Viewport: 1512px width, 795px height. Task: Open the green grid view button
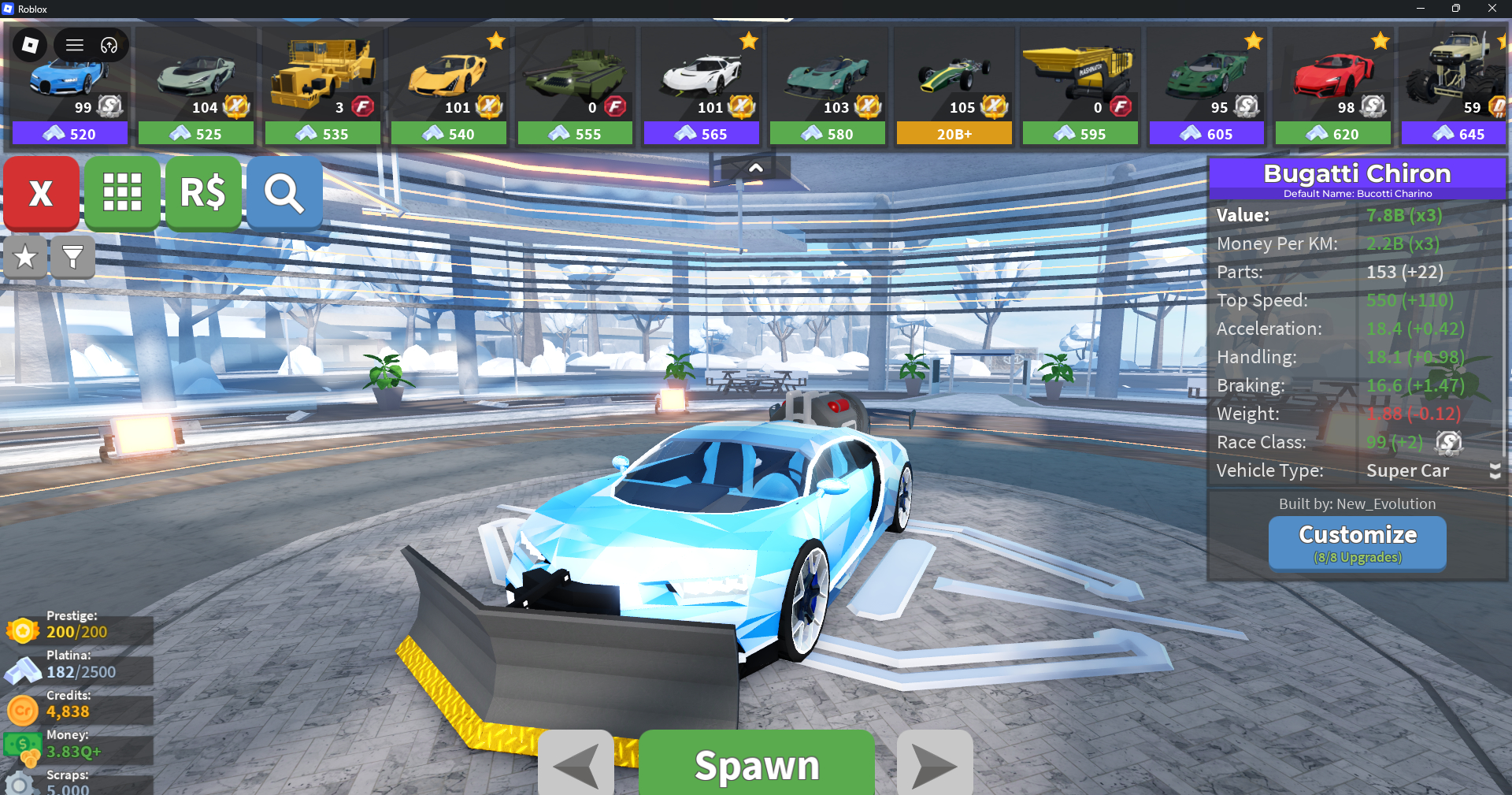(122, 192)
